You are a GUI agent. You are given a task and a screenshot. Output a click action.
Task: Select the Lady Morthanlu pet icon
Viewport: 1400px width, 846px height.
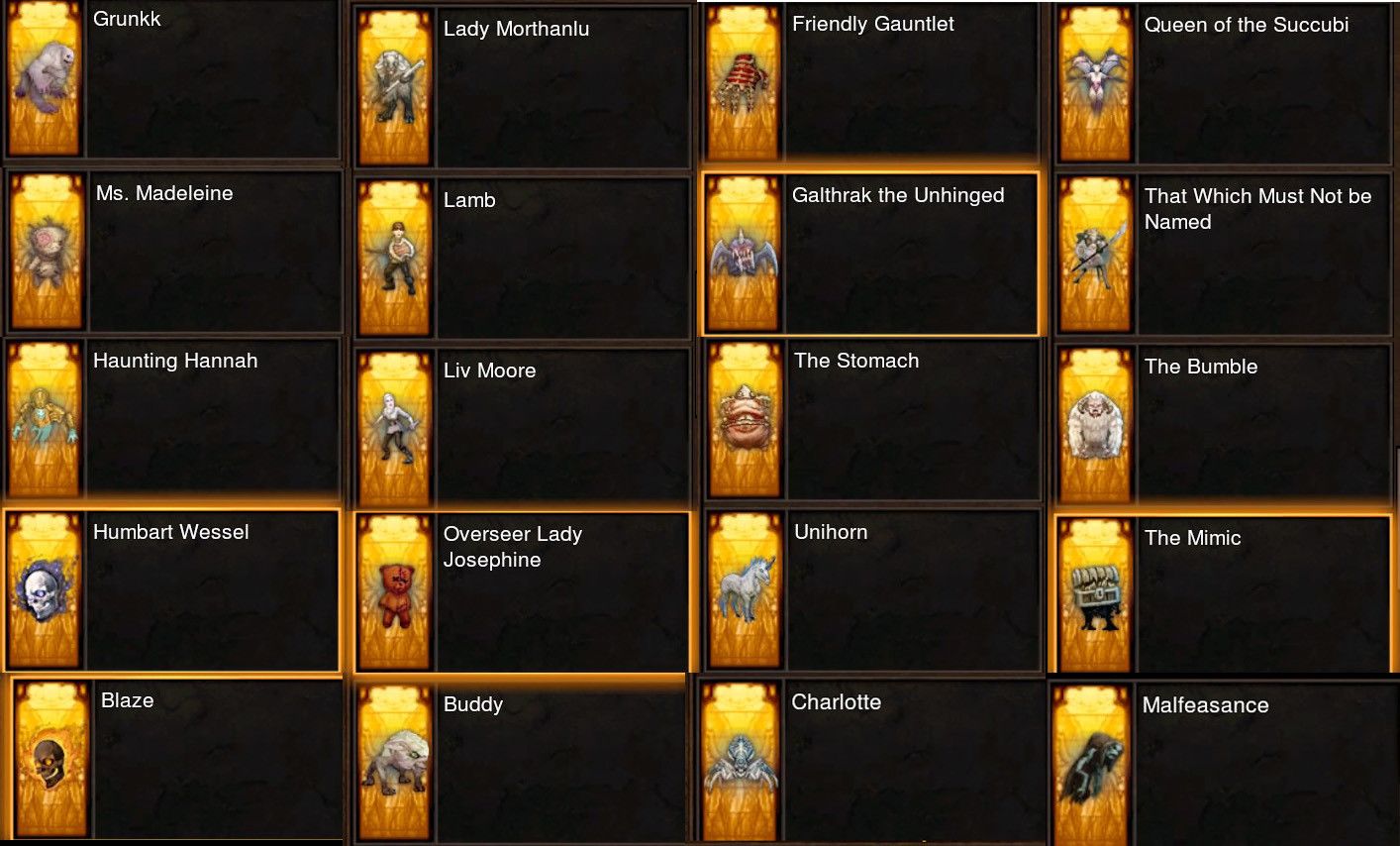[394, 84]
